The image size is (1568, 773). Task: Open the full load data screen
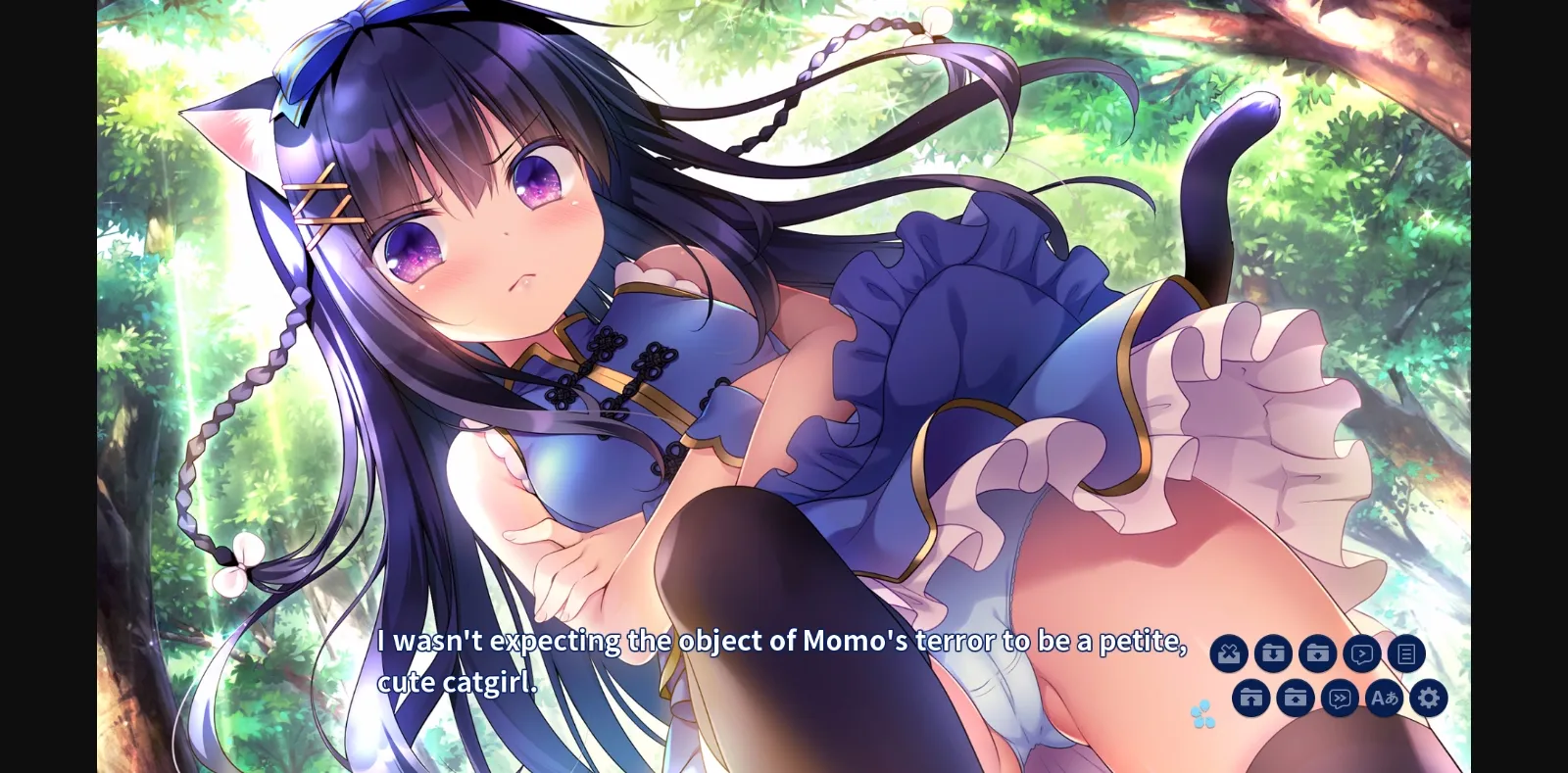coord(1318,652)
